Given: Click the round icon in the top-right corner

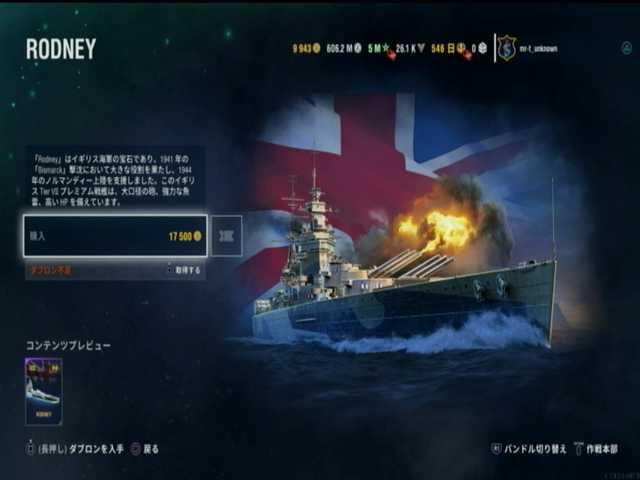Looking at the screenshot, I should [627, 47].
